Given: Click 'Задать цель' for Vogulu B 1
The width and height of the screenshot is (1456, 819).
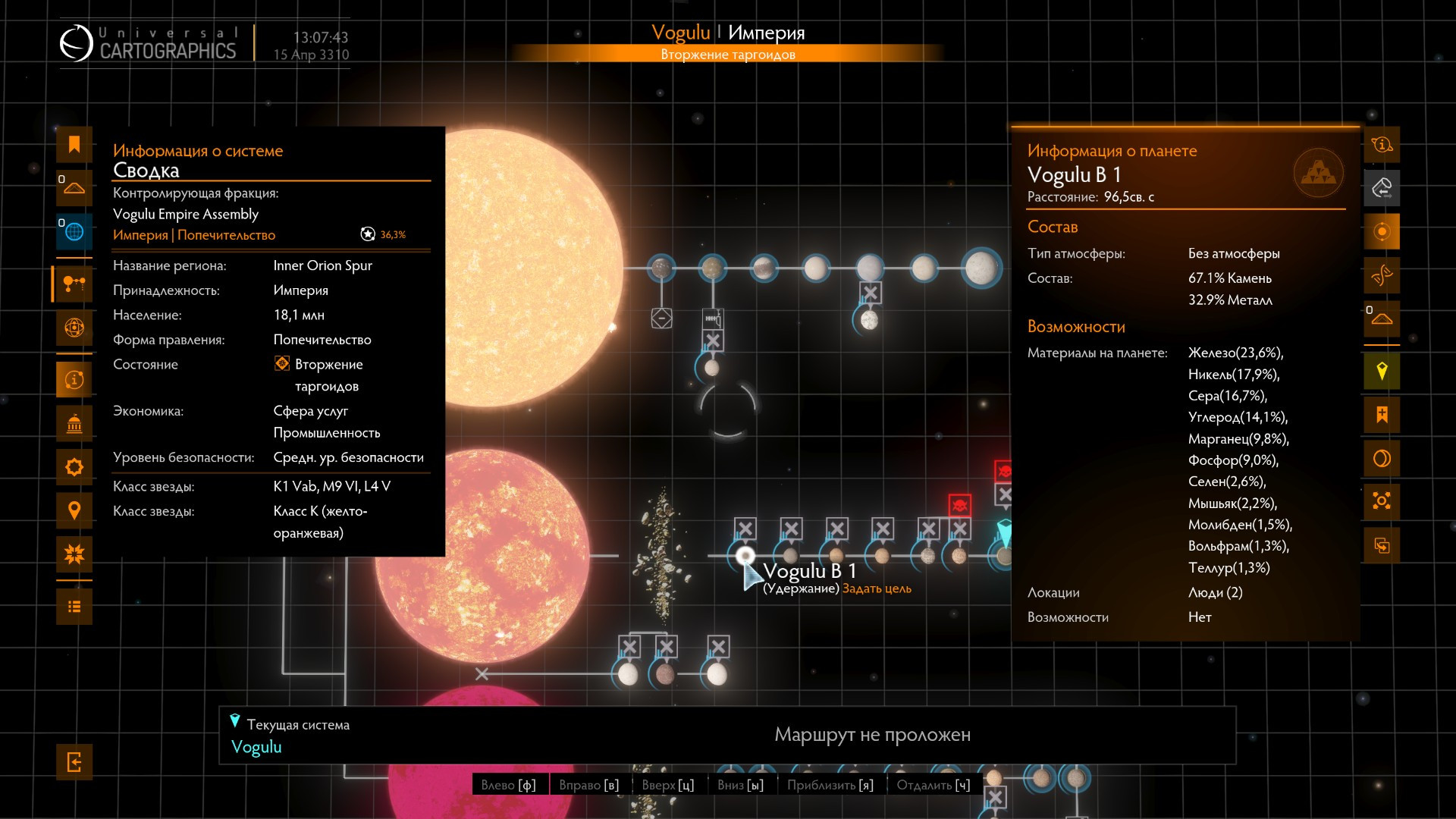Looking at the screenshot, I should point(877,589).
